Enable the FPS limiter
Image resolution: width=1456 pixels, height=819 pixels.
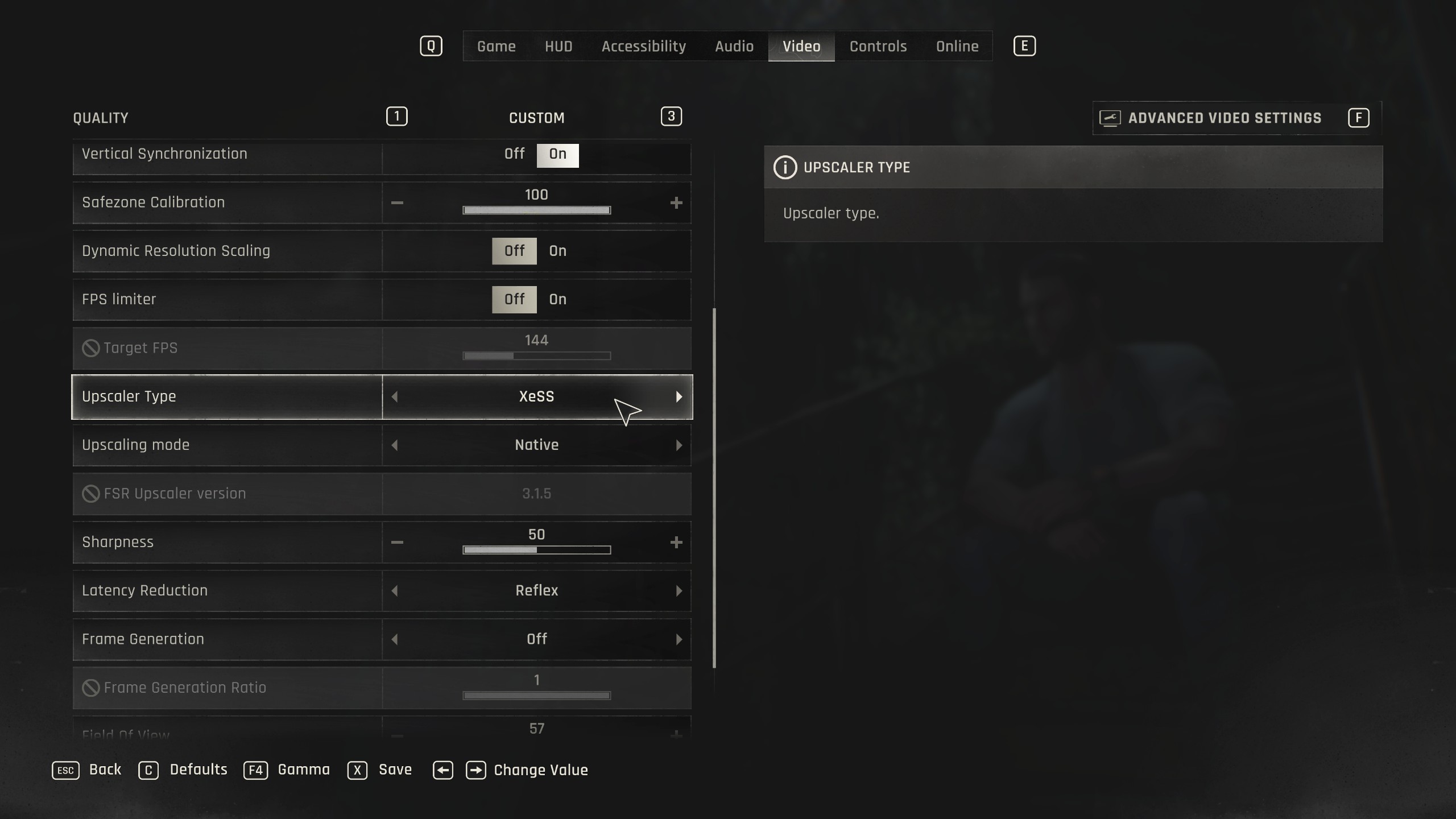tap(557, 299)
